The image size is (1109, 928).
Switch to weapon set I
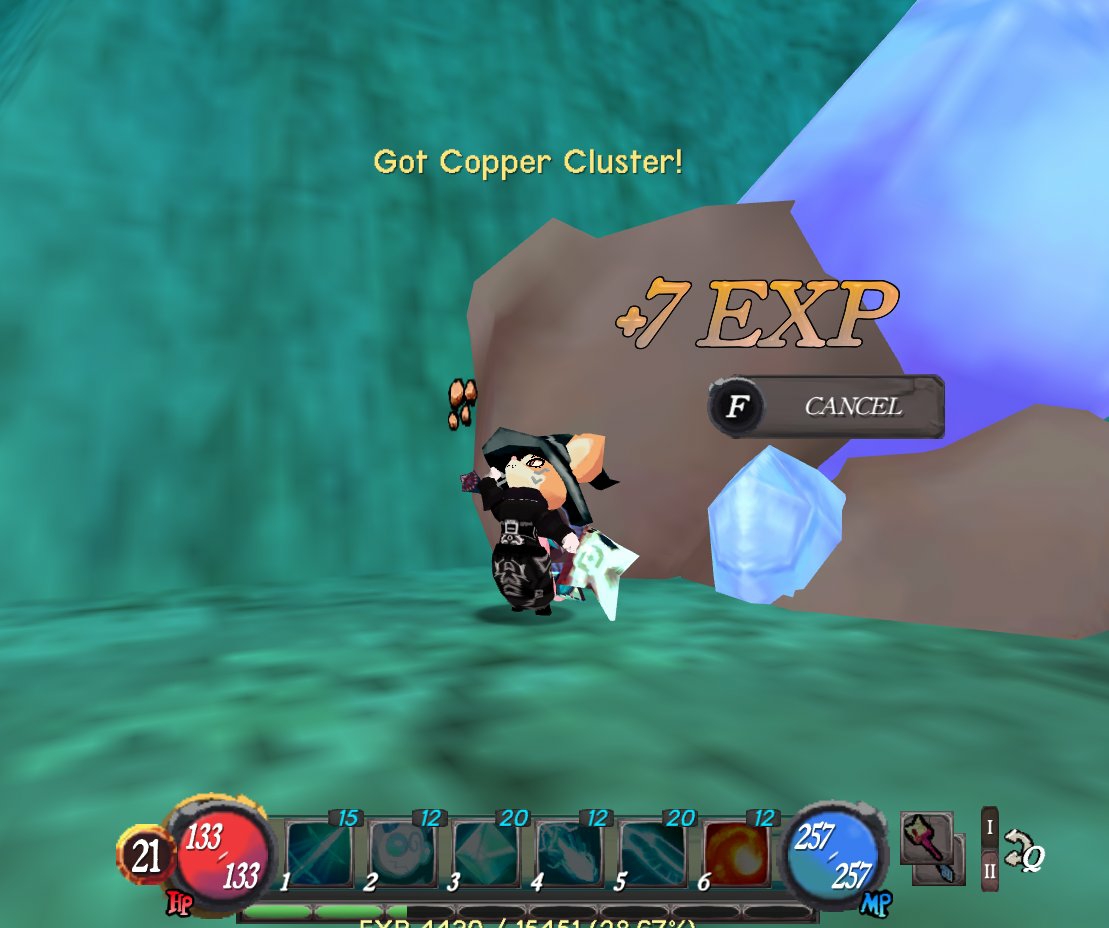[x=990, y=827]
